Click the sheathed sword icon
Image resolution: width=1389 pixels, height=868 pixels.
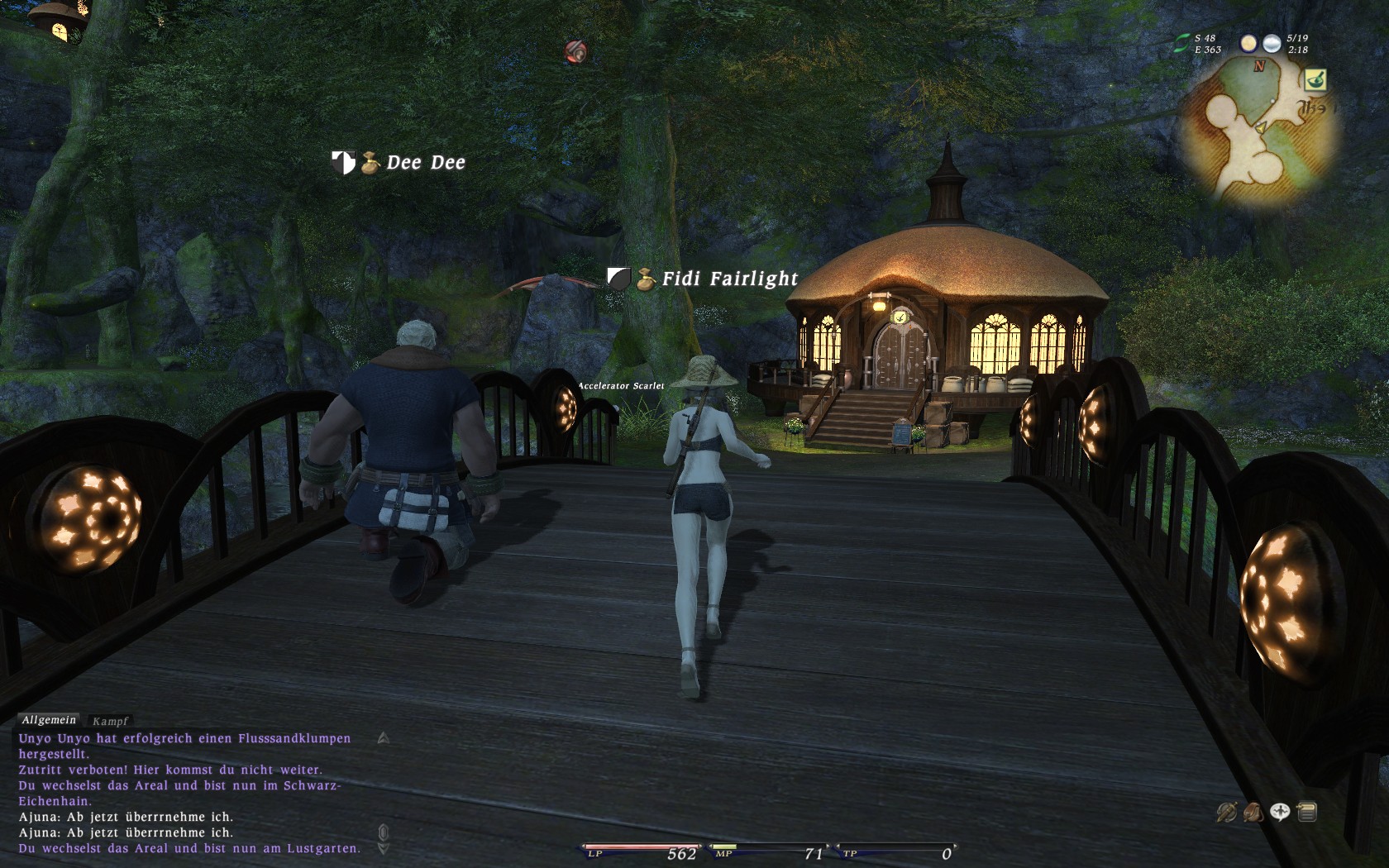[x=1226, y=813]
